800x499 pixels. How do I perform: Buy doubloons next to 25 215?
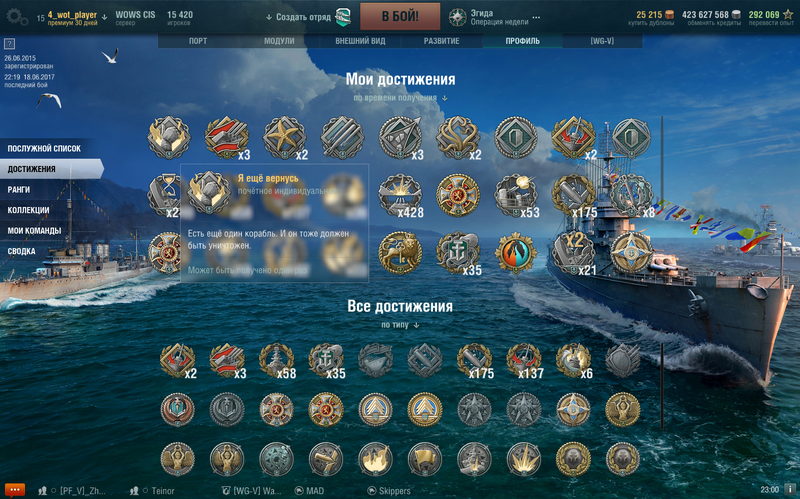(x=655, y=16)
